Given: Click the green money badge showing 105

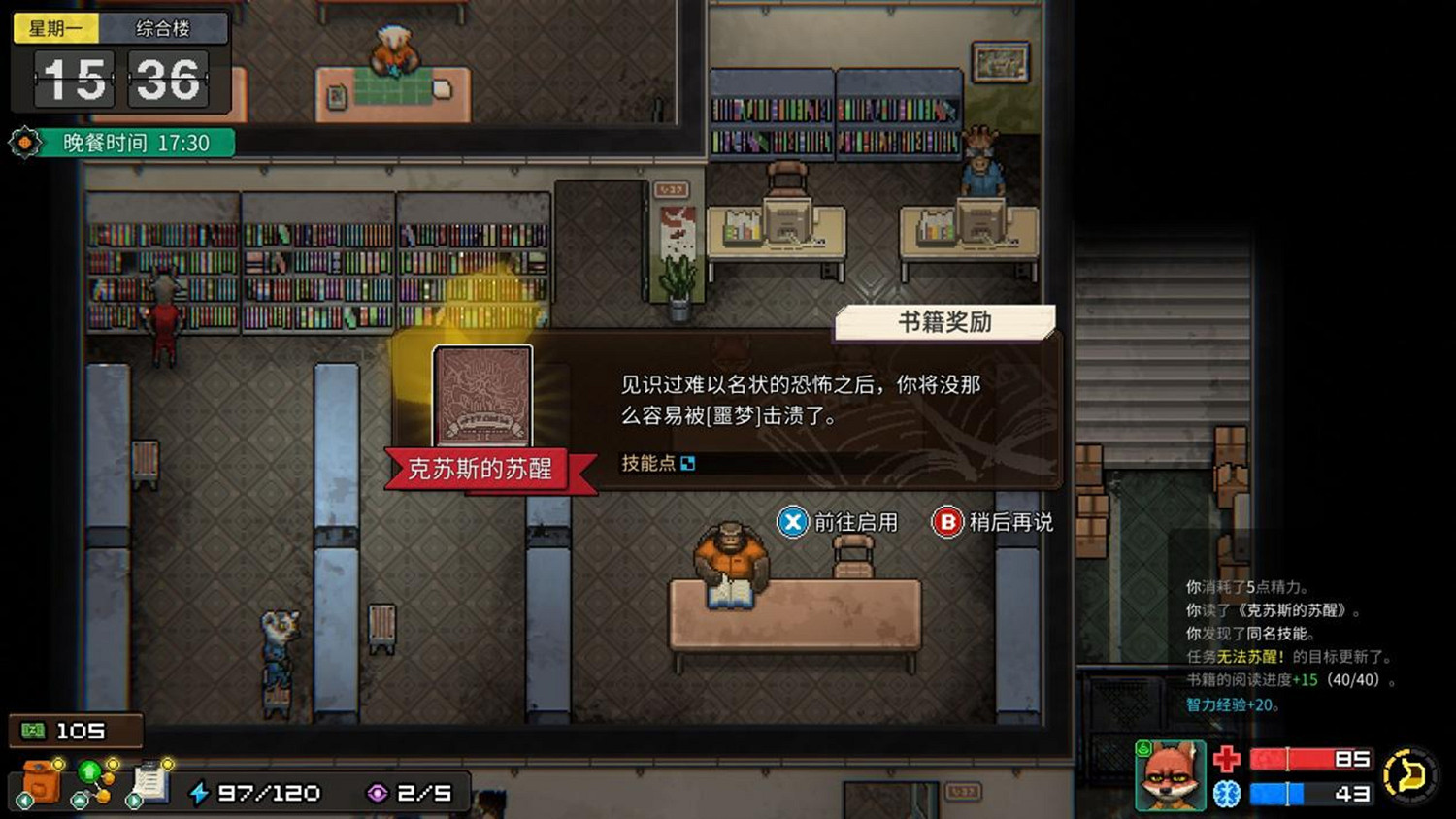Looking at the screenshot, I should click(76, 730).
